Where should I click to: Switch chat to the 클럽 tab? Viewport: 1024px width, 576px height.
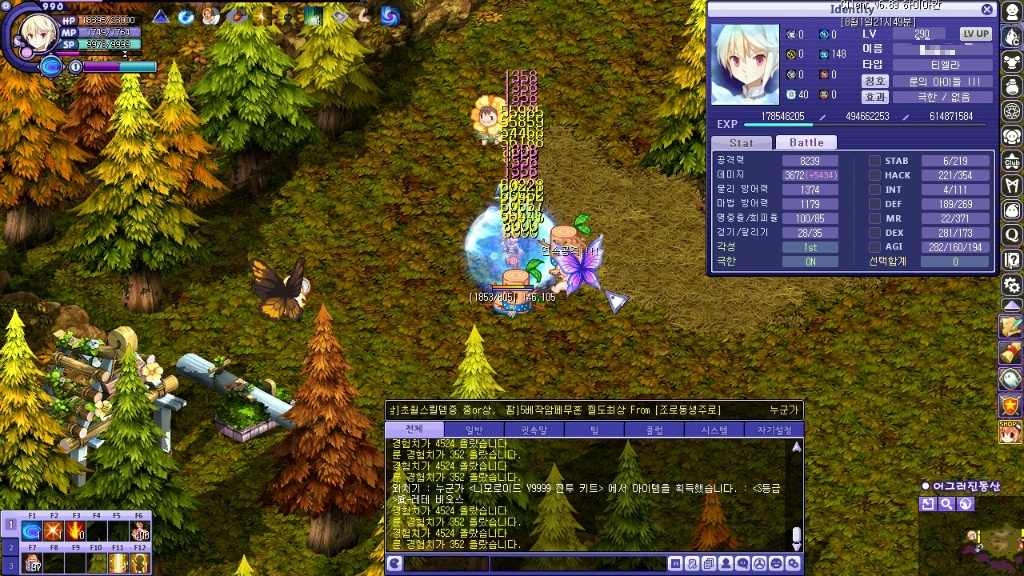(x=654, y=430)
